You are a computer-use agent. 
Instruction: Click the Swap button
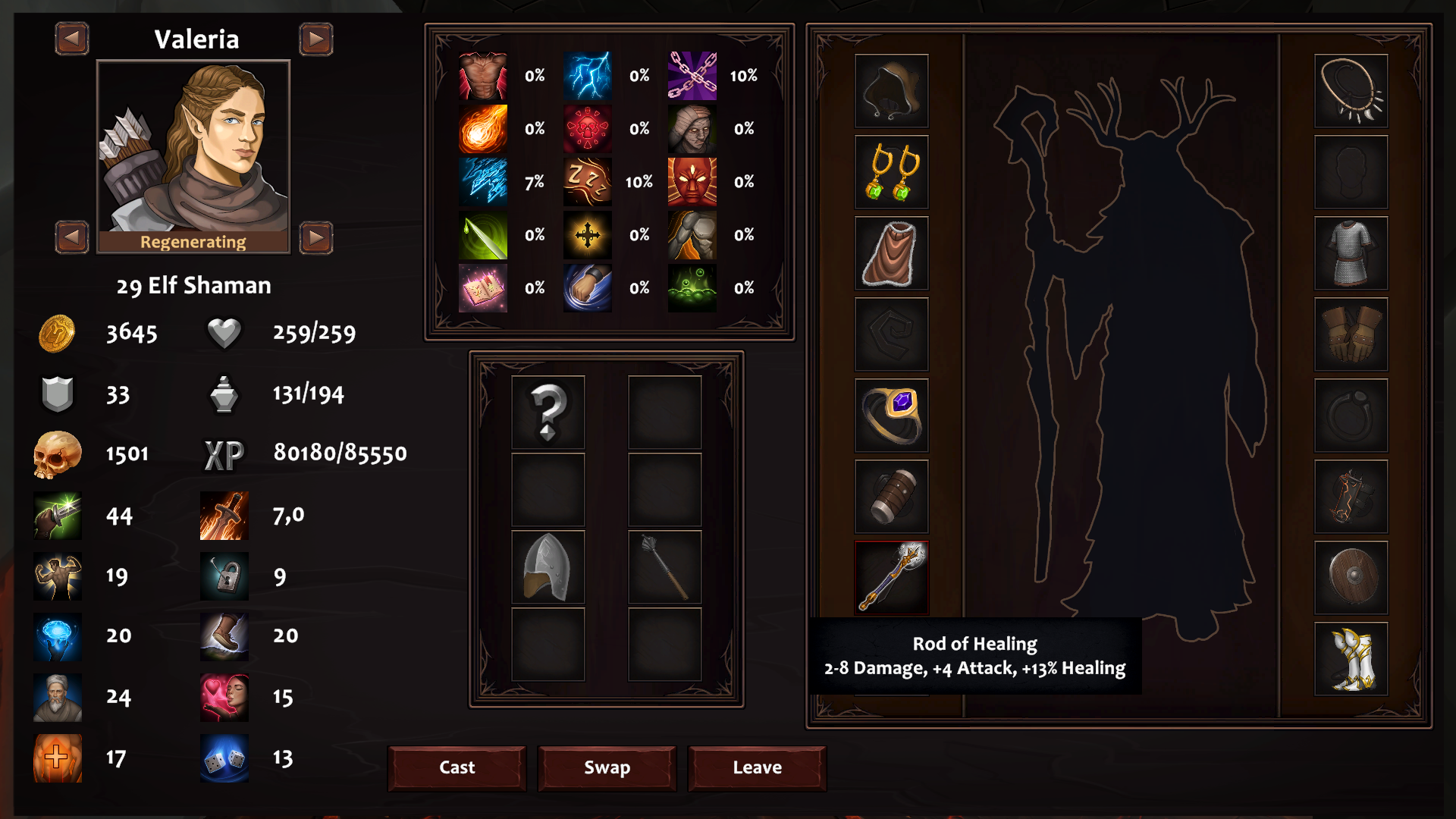click(606, 767)
